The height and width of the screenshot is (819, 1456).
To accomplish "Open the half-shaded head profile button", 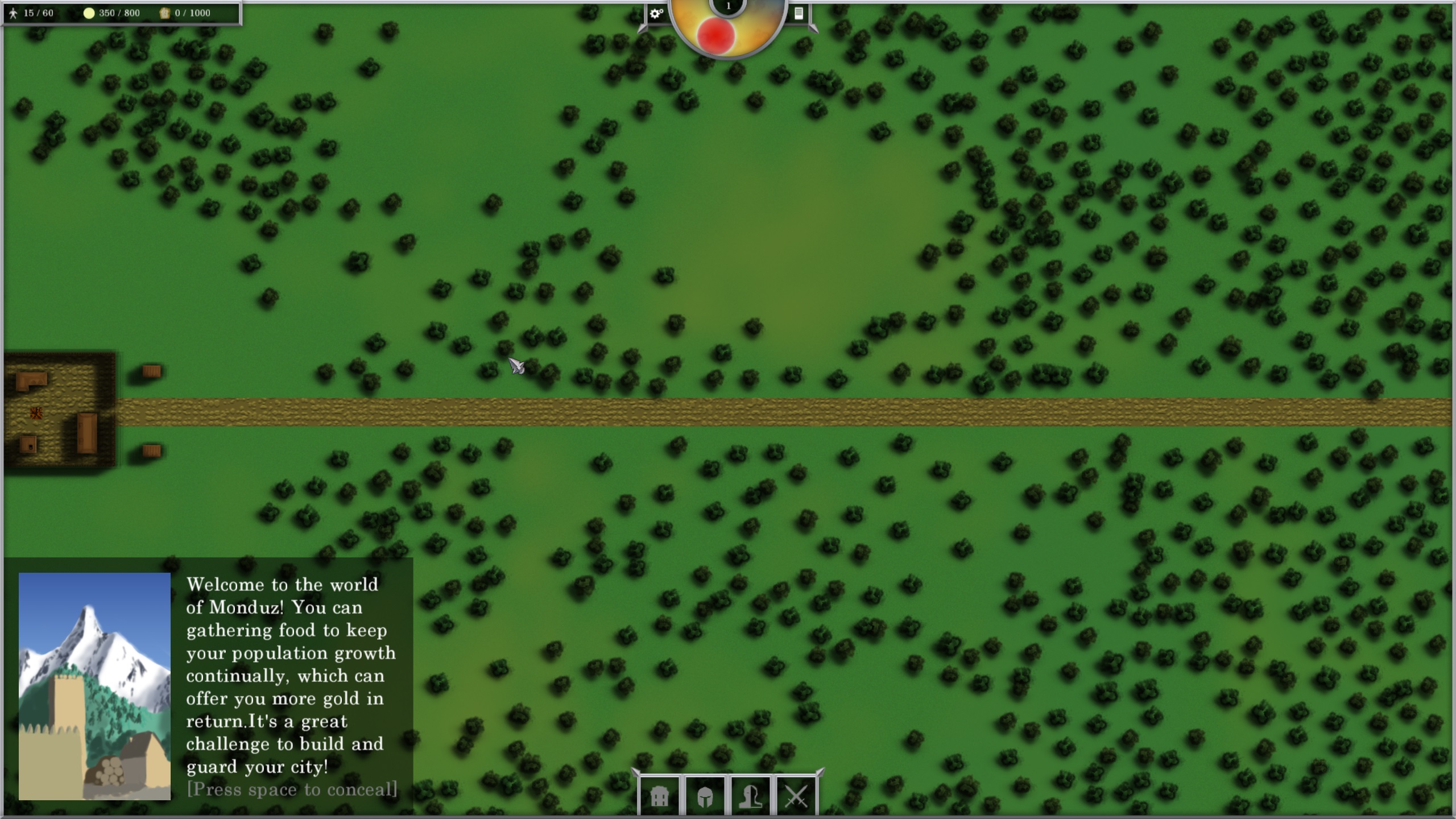I will point(750,797).
